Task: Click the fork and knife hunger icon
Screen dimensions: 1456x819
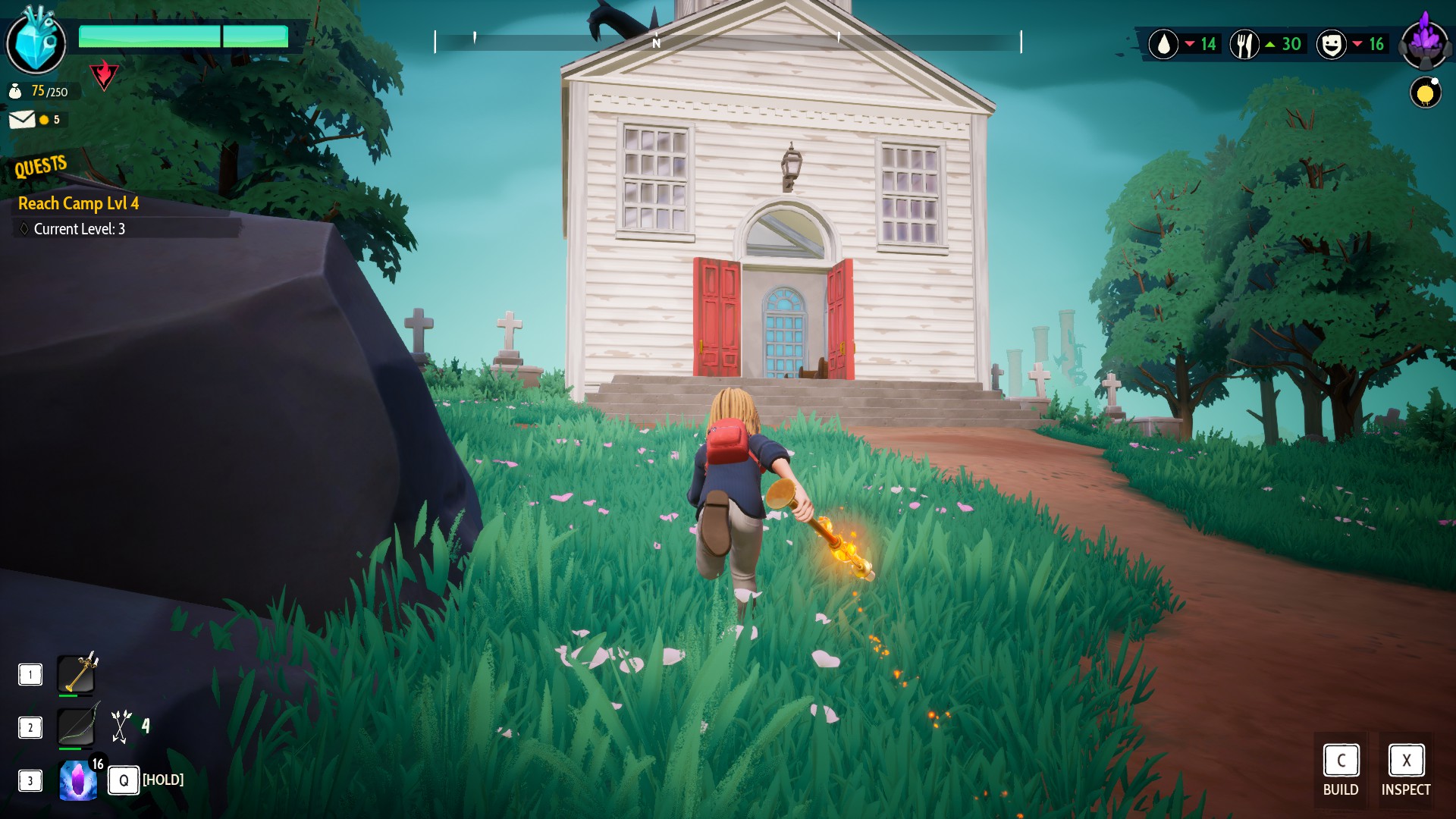Action: click(1244, 44)
